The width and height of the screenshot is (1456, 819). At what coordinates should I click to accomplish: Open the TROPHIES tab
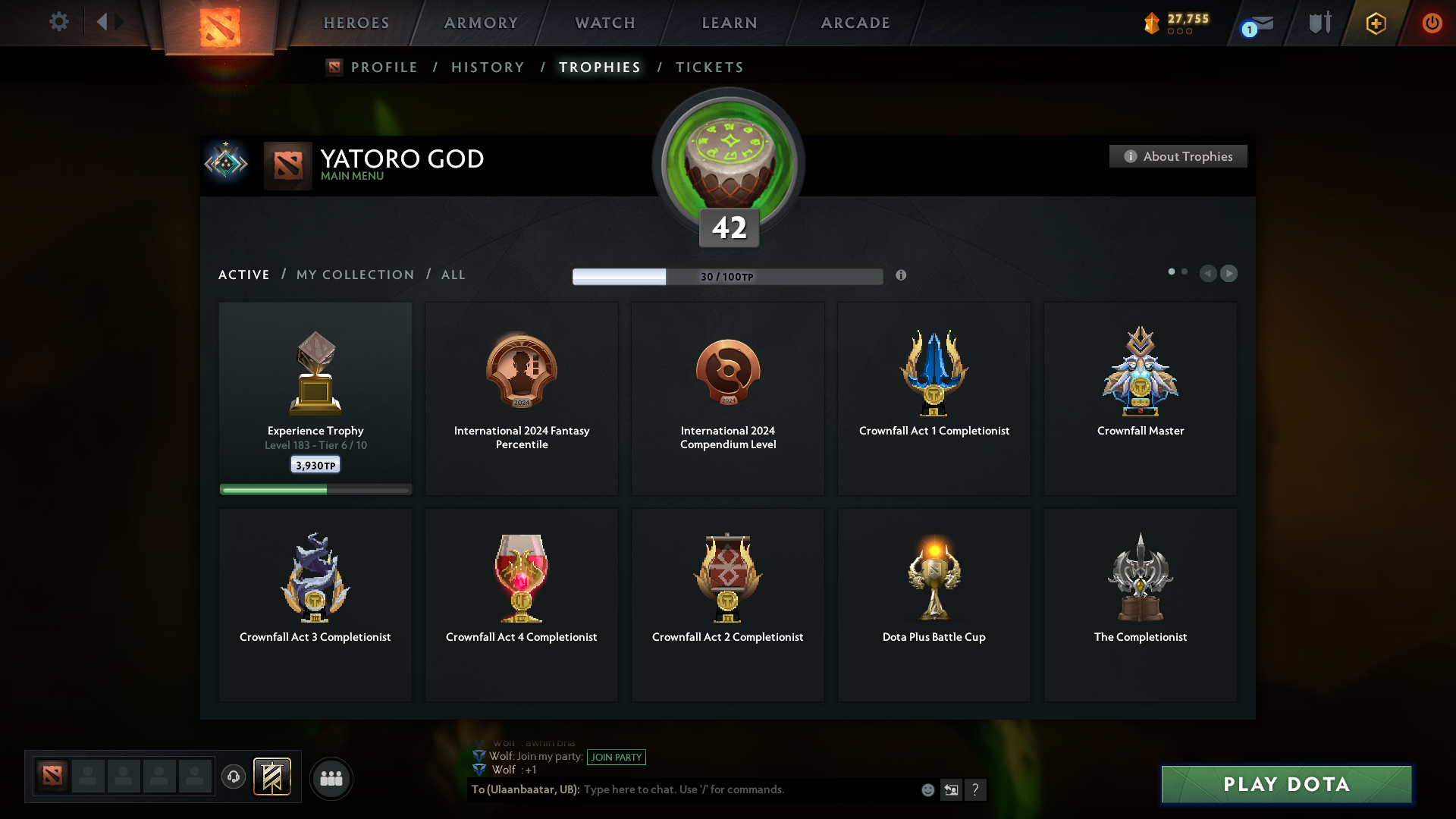(x=599, y=67)
